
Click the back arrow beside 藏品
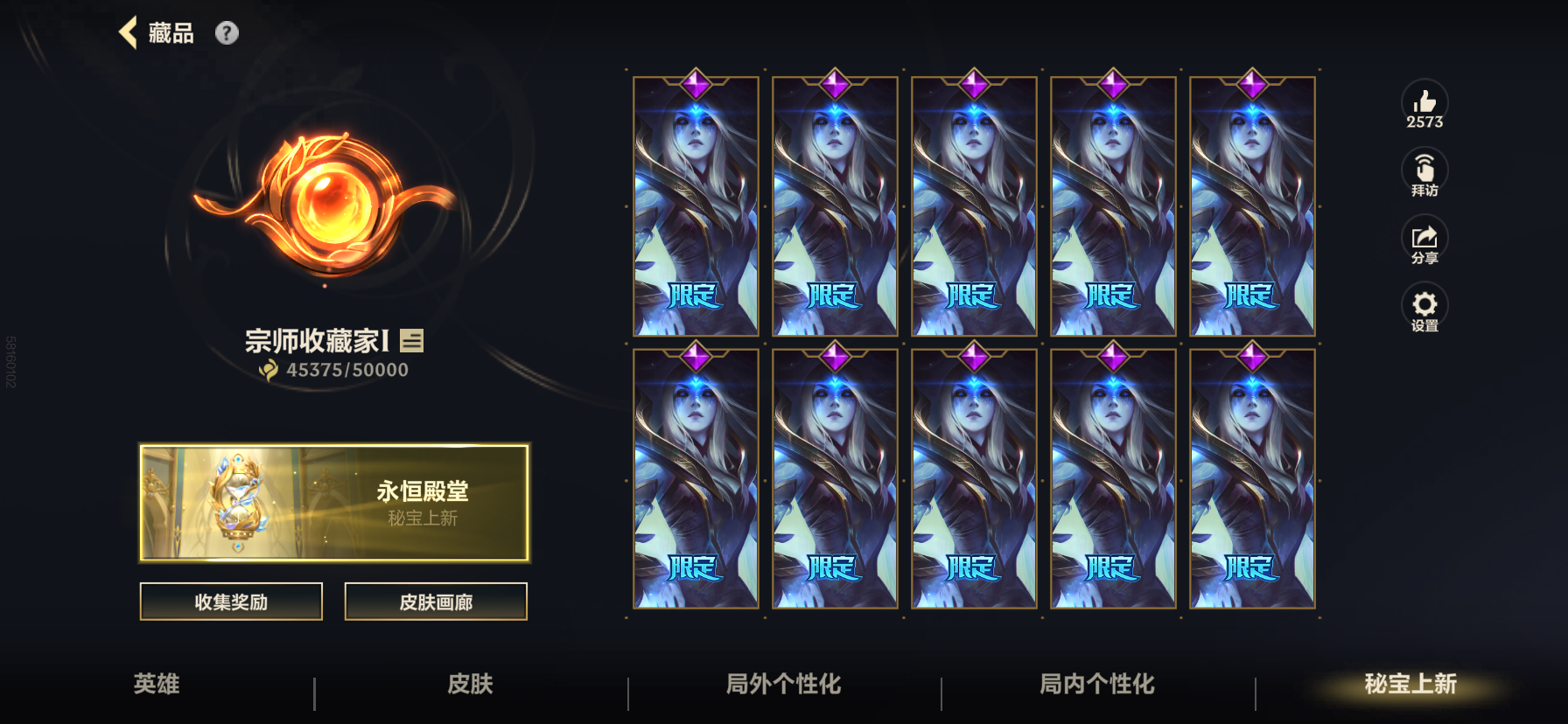(x=129, y=32)
